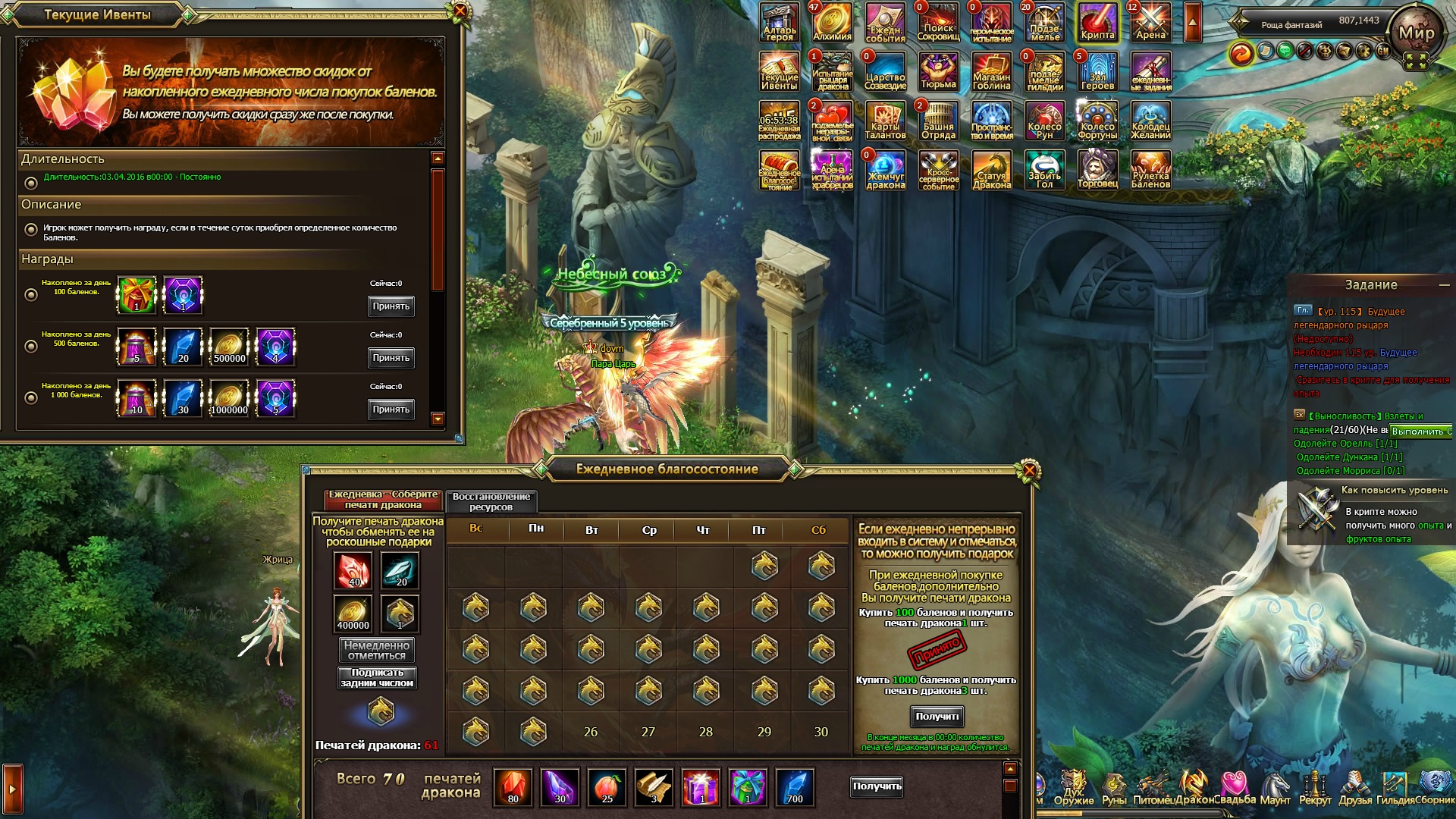The width and height of the screenshot is (1456, 819).
Task: Click Подписать задним числом button
Action: [377, 678]
